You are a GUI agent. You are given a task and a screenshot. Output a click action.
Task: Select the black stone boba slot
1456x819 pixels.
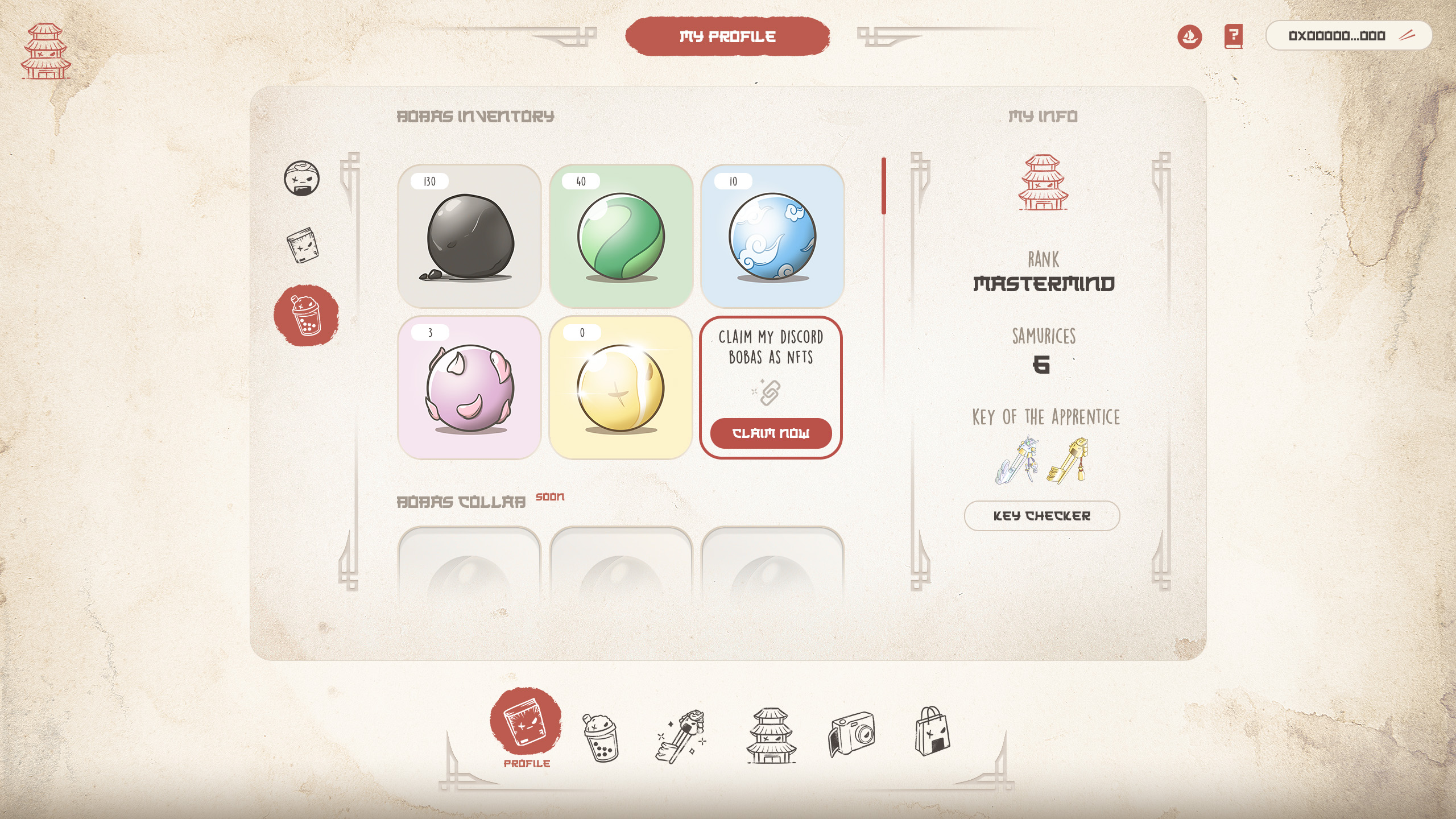(469, 236)
